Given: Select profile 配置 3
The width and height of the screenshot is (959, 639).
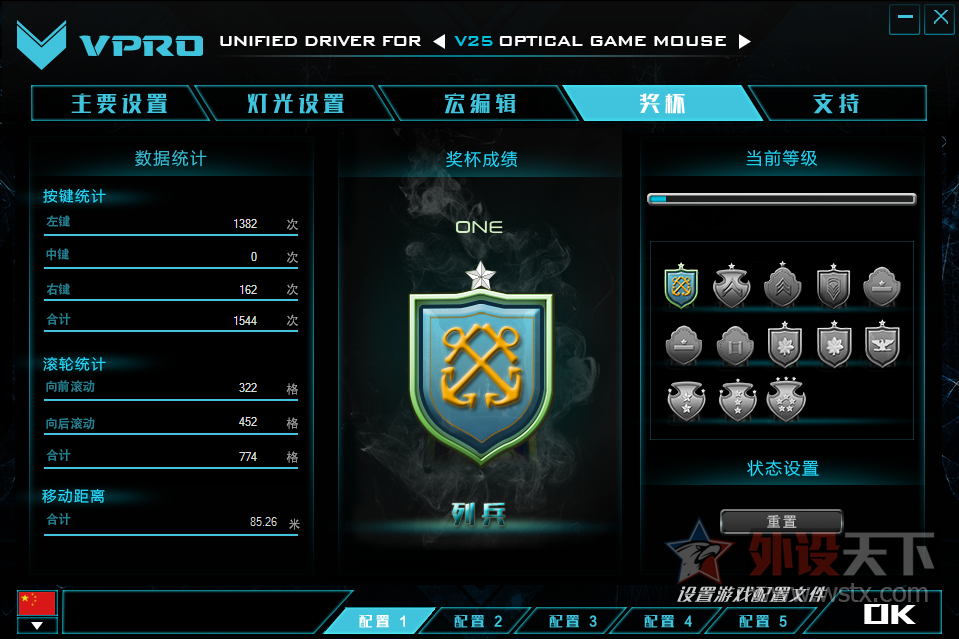Looking at the screenshot, I should pos(573,622).
